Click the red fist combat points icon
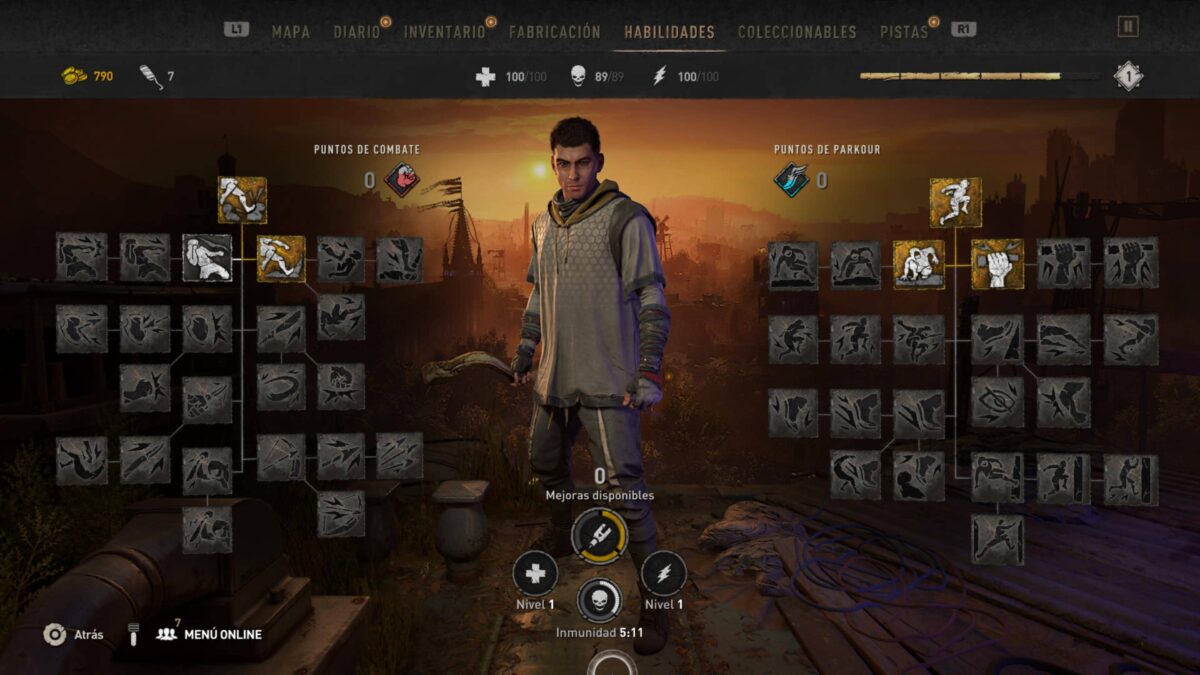1200x675 pixels. (x=402, y=180)
